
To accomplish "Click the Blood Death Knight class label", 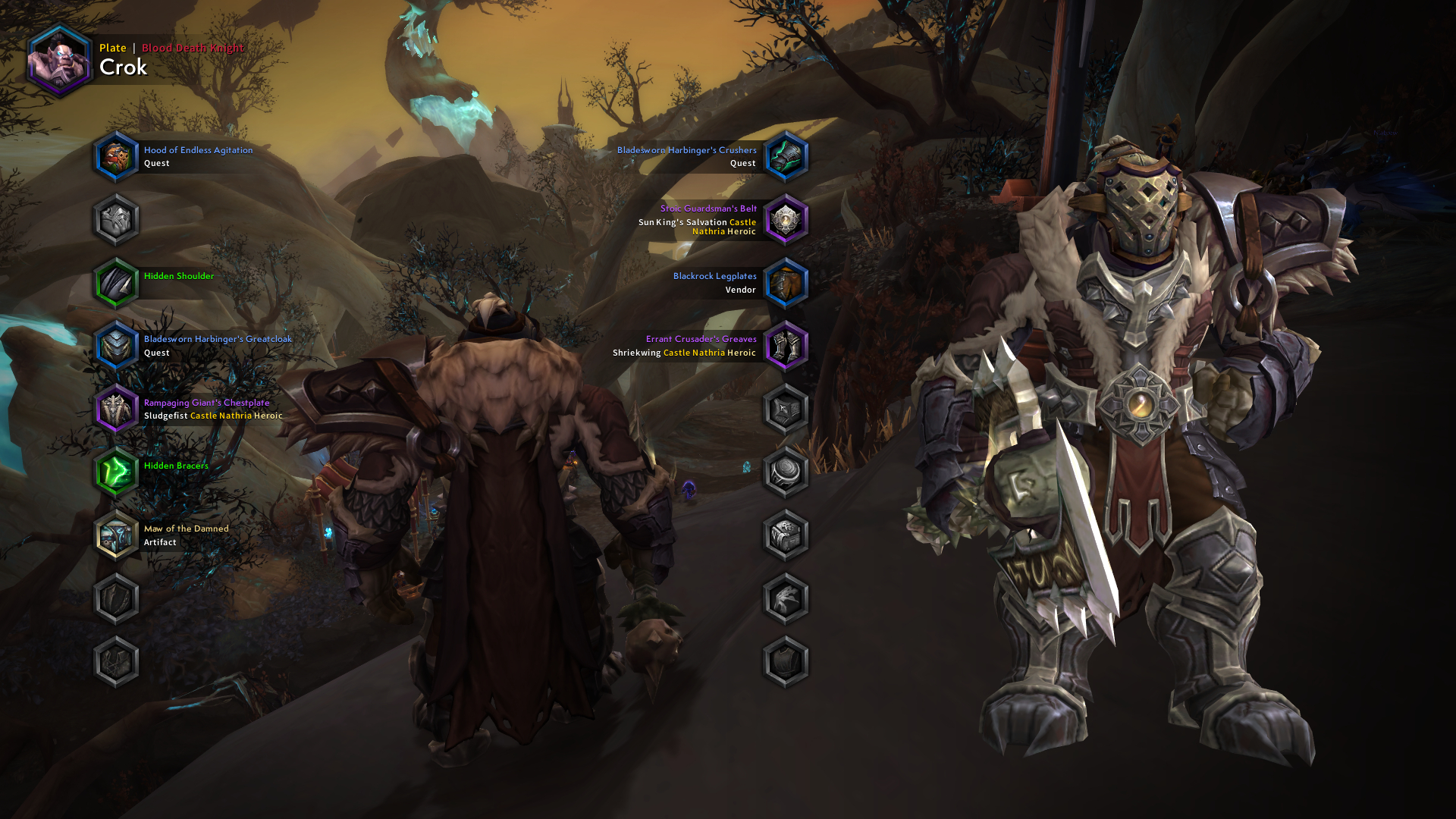I will pyautogui.click(x=192, y=47).
